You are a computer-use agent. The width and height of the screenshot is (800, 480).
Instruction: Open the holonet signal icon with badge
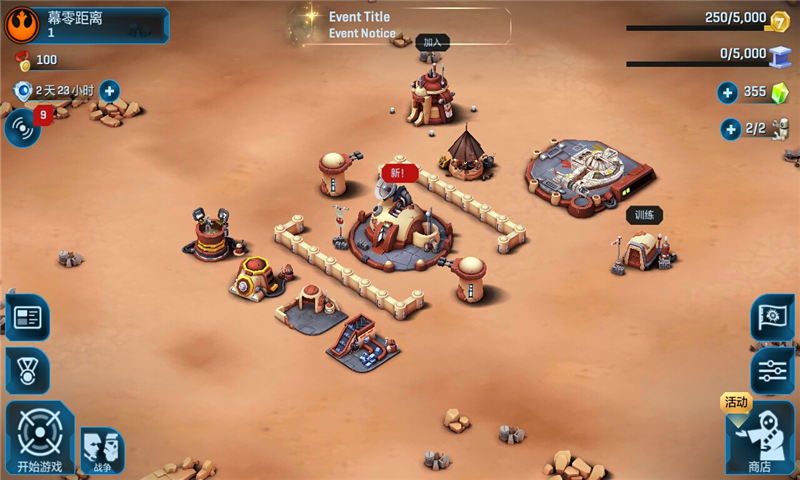[x=23, y=128]
